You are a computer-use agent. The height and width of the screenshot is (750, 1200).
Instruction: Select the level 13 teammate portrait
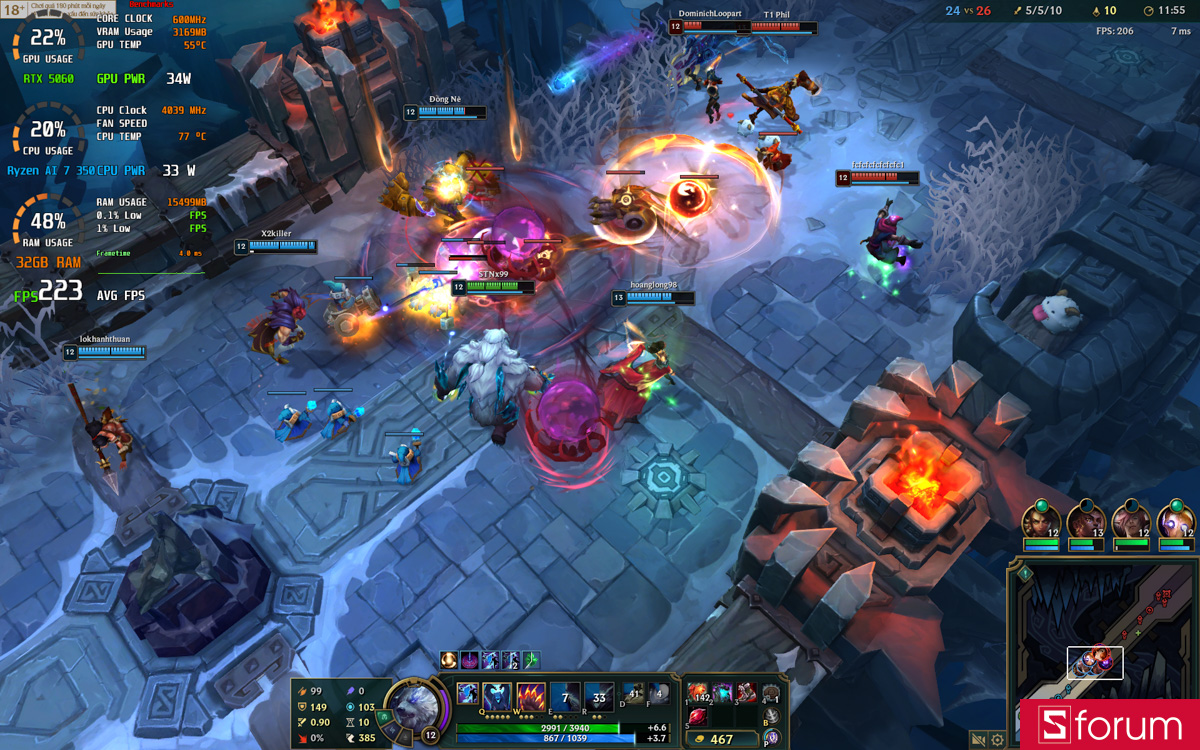(x=1086, y=522)
